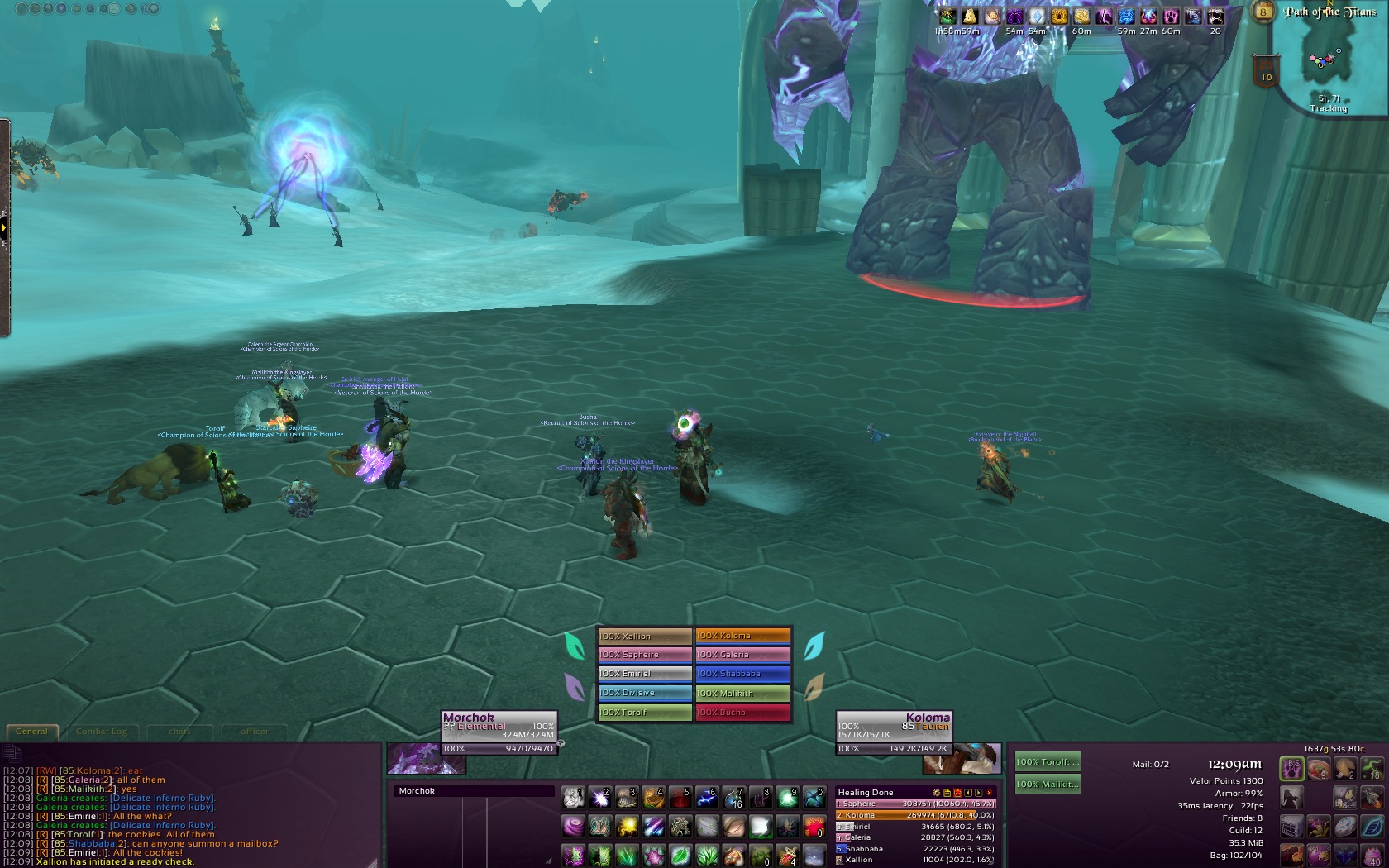Viewport: 1389px width, 868px height.
Task: Open the Combat Log tab
Action: [x=102, y=732]
